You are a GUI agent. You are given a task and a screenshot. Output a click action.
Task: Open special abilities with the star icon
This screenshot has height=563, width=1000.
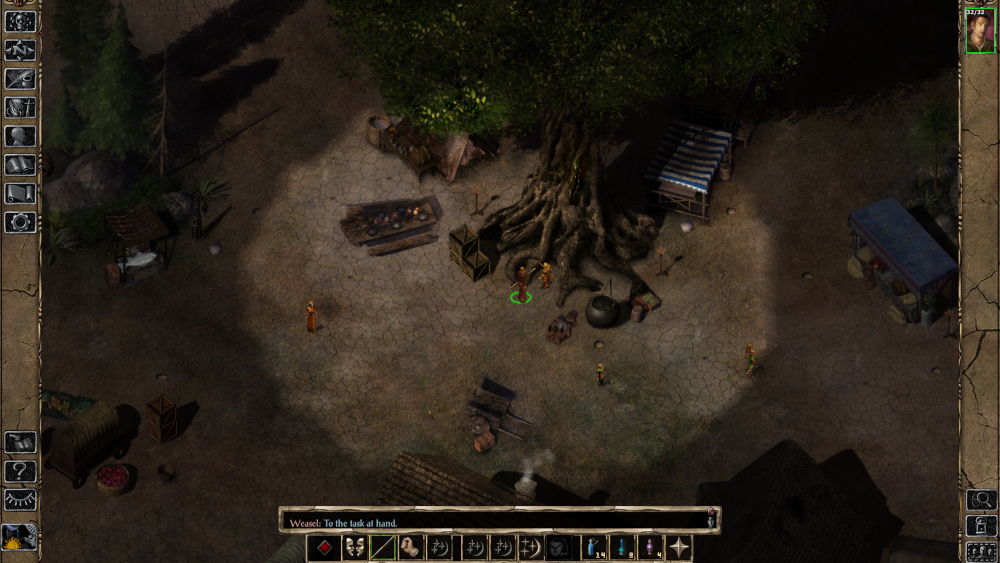(680, 548)
